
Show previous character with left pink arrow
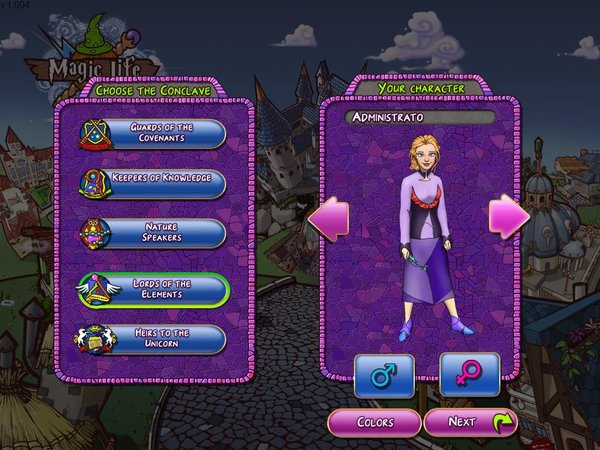[329, 216]
